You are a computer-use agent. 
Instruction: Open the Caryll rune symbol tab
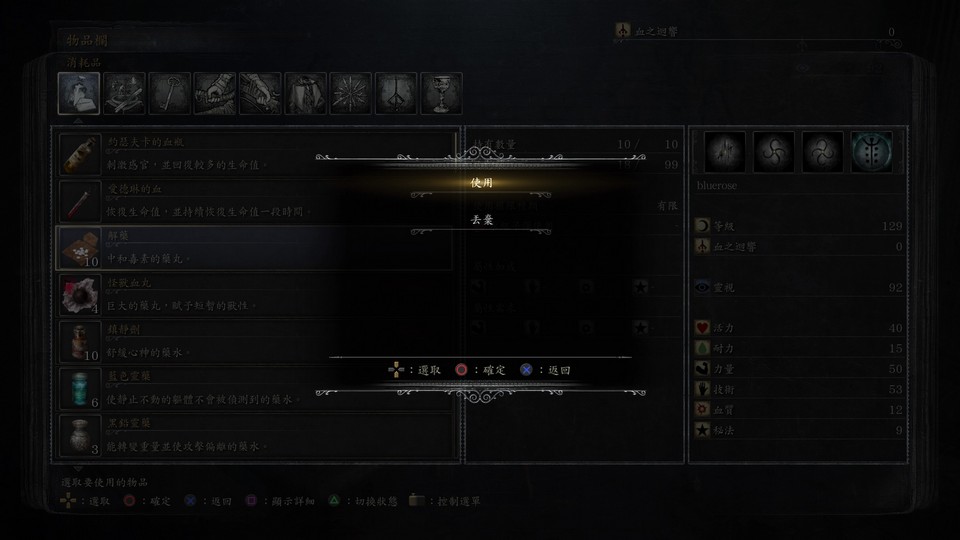click(396, 94)
